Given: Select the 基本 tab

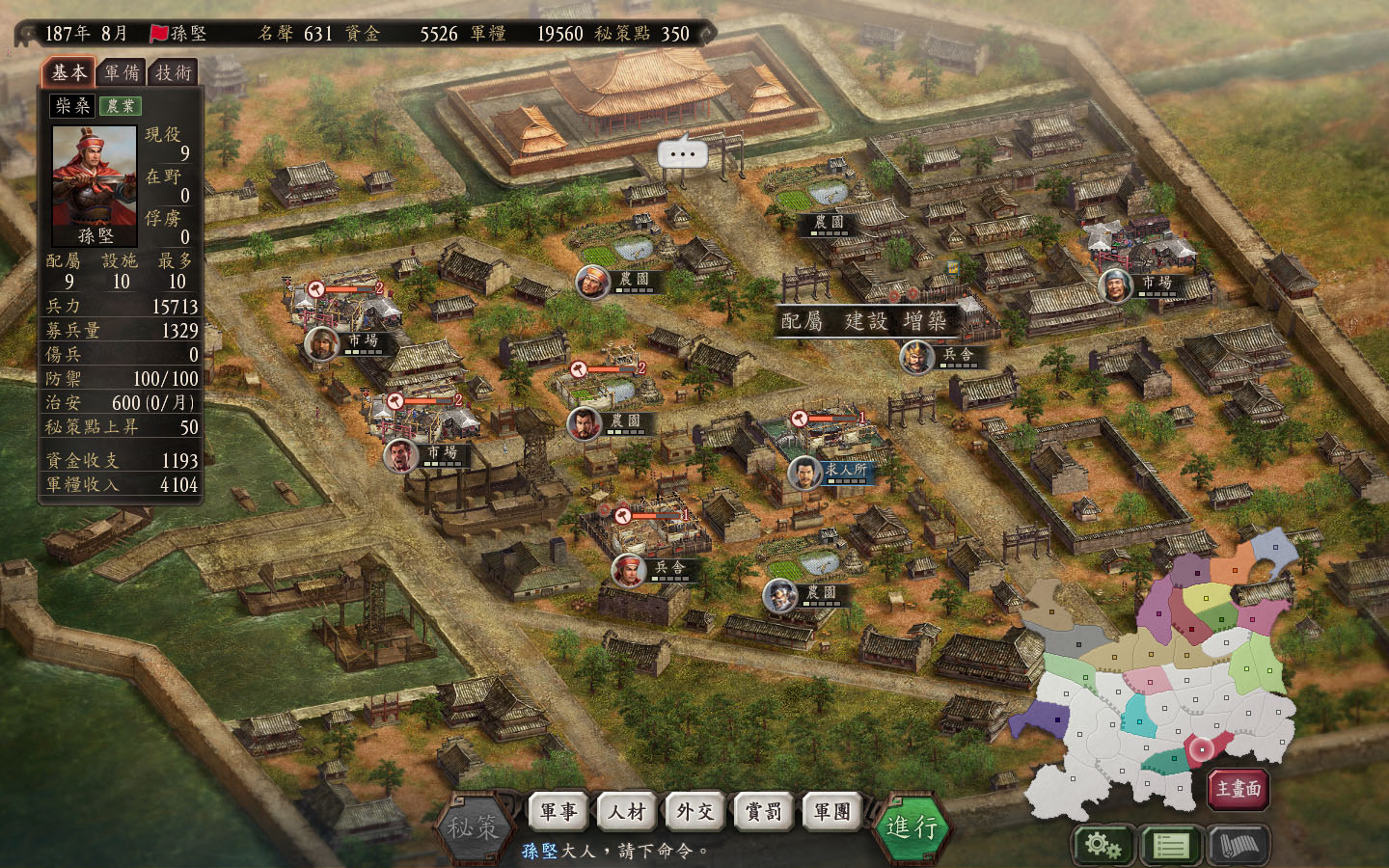Looking at the screenshot, I should pos(69,72).
